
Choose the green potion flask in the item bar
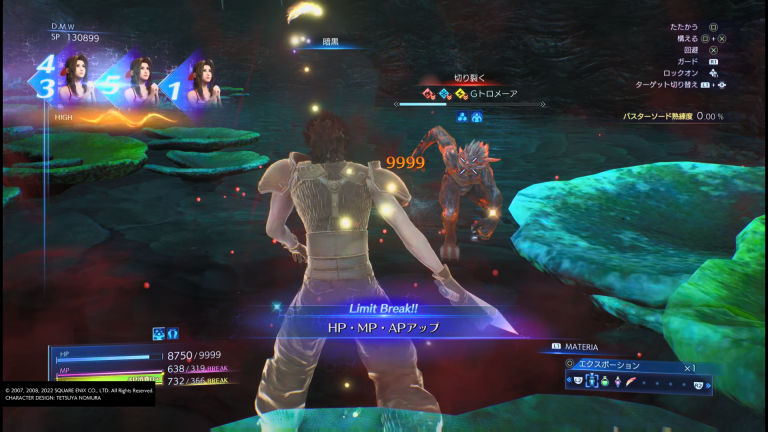pyautogui.click(x=605, y=383)
